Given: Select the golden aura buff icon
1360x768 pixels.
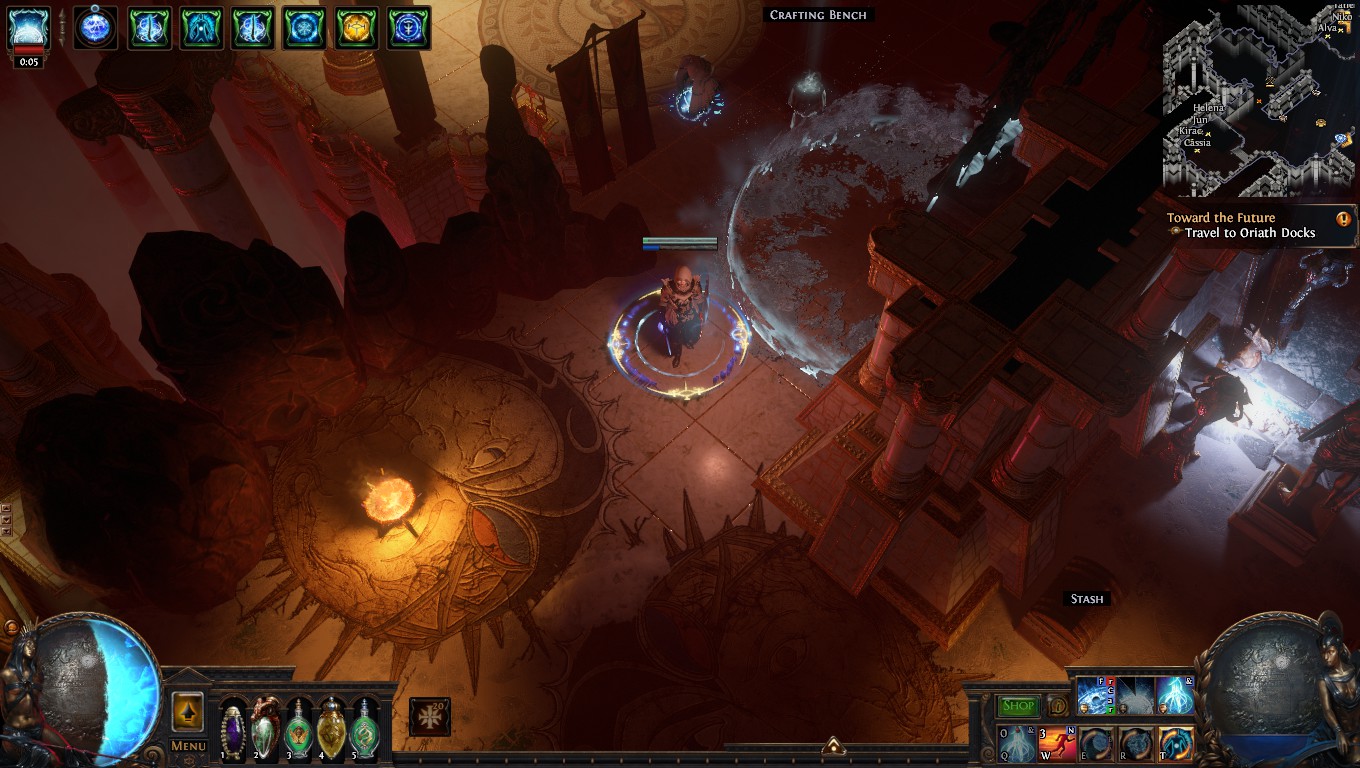Looking at the screenshot, I should point(357,27).
